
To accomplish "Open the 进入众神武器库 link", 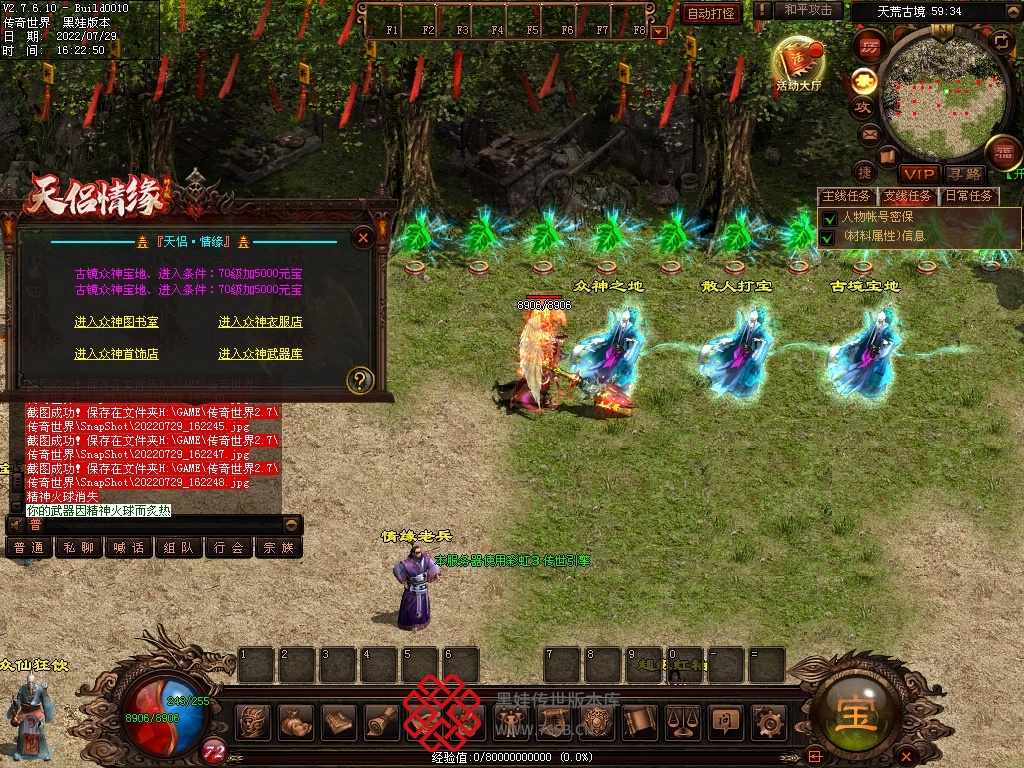I will (x=260, y=354).
